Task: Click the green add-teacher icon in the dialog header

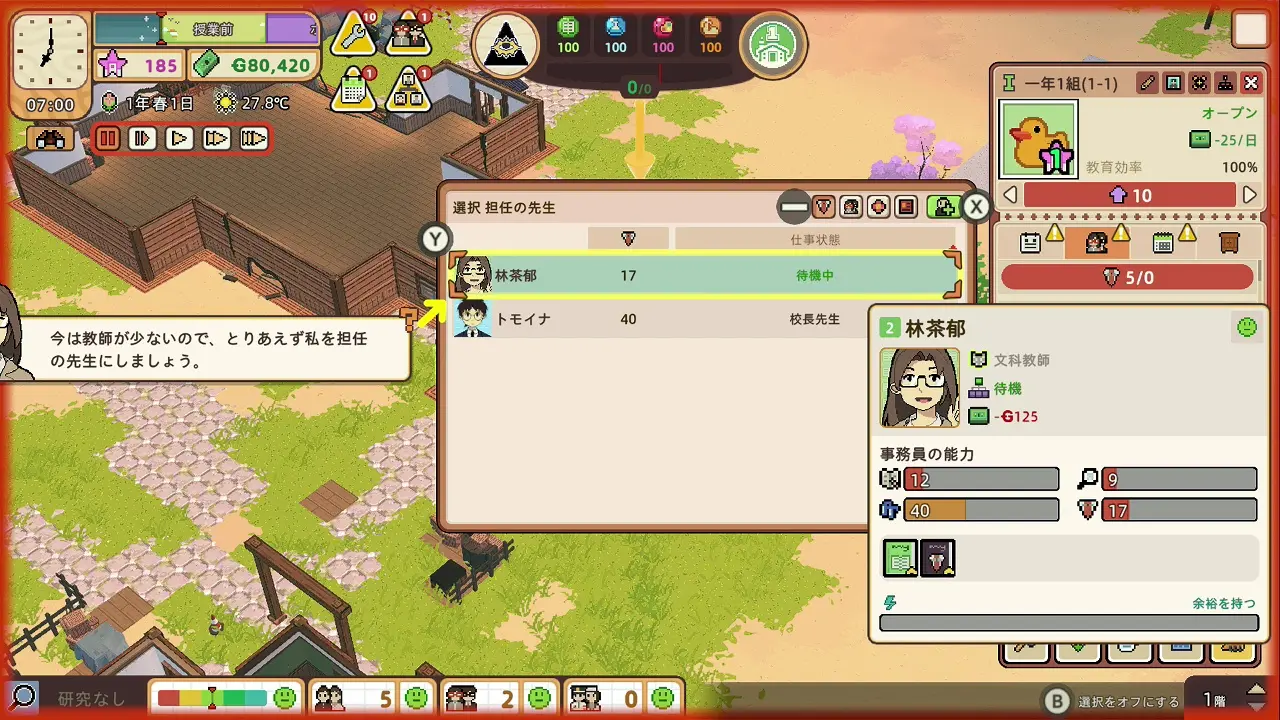Action: (945, 207)
